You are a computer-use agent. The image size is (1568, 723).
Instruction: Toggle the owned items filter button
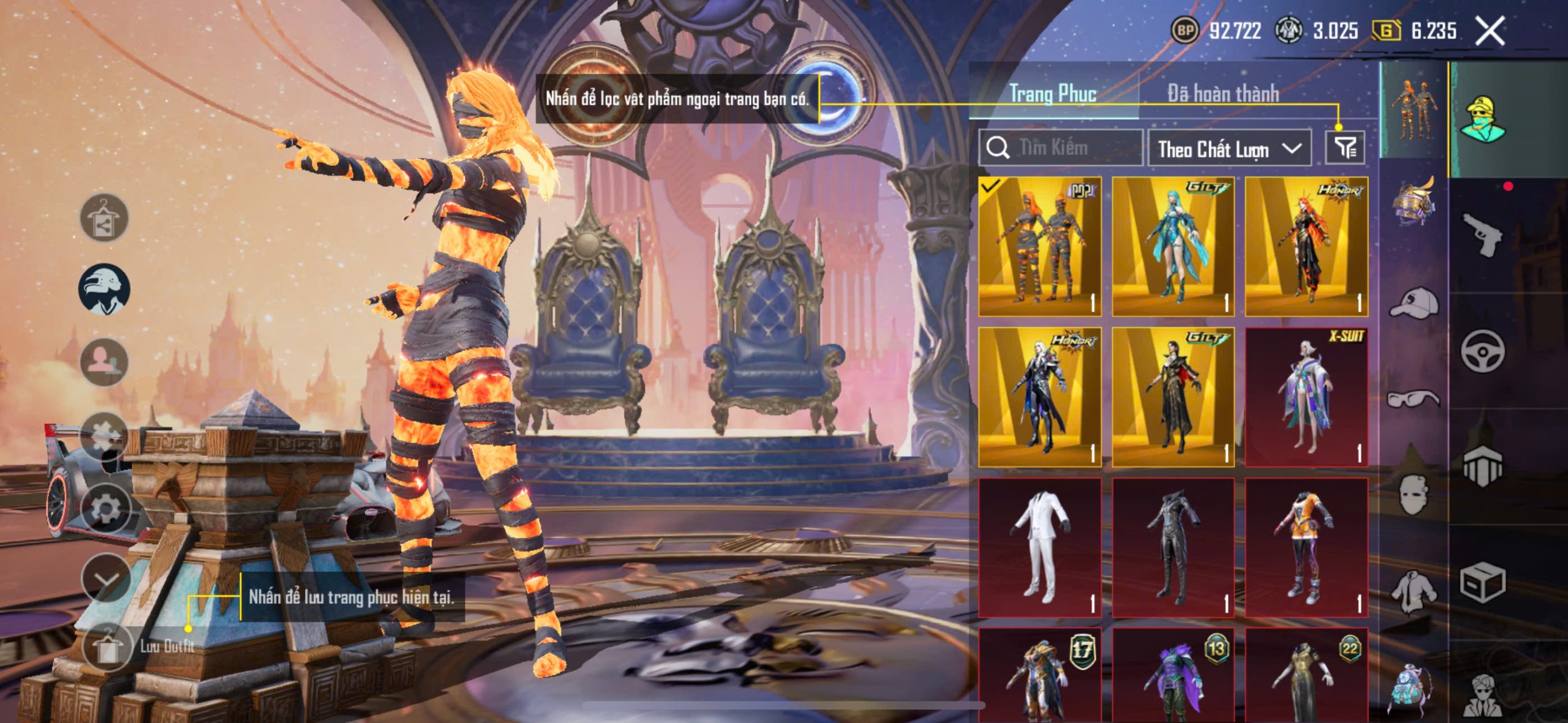click(1345, 148)
